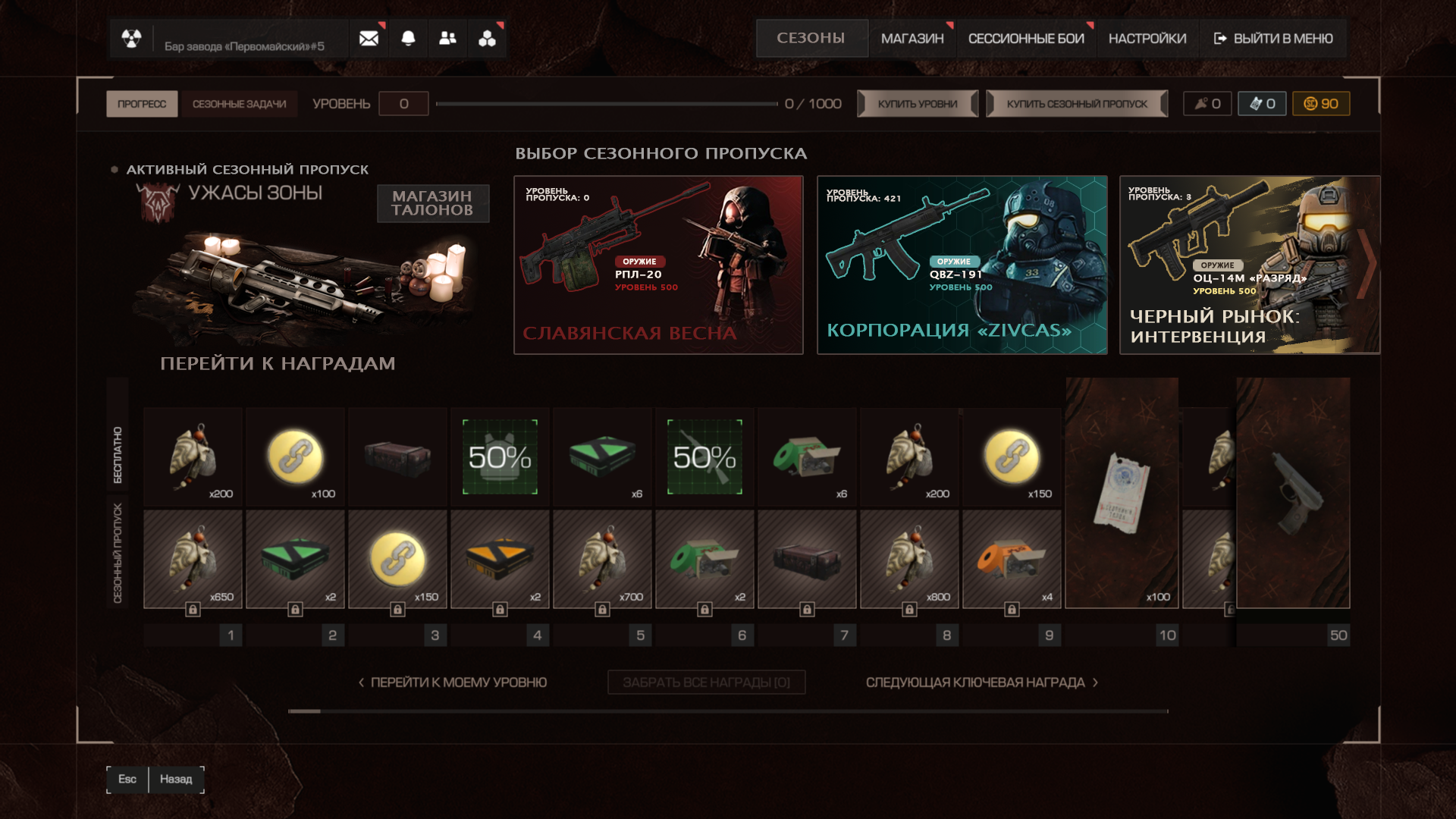This screenshot has height=819, width=1456.
Task: Switch to Сессионные бои tab
Action: tap(1026, 39)
